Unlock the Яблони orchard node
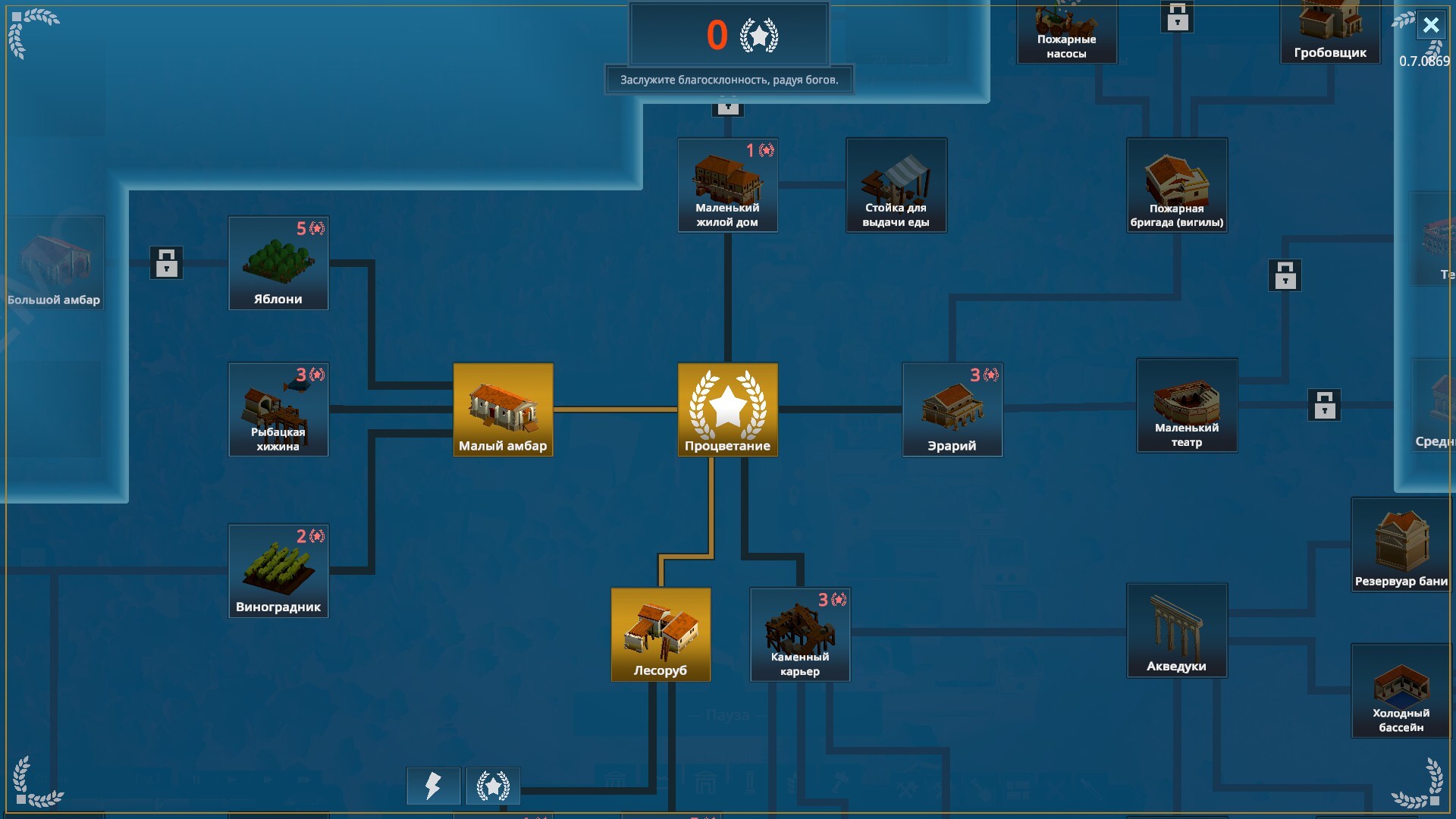The width and height of the screenshot is (1456, 819). (x=278, y=263)
